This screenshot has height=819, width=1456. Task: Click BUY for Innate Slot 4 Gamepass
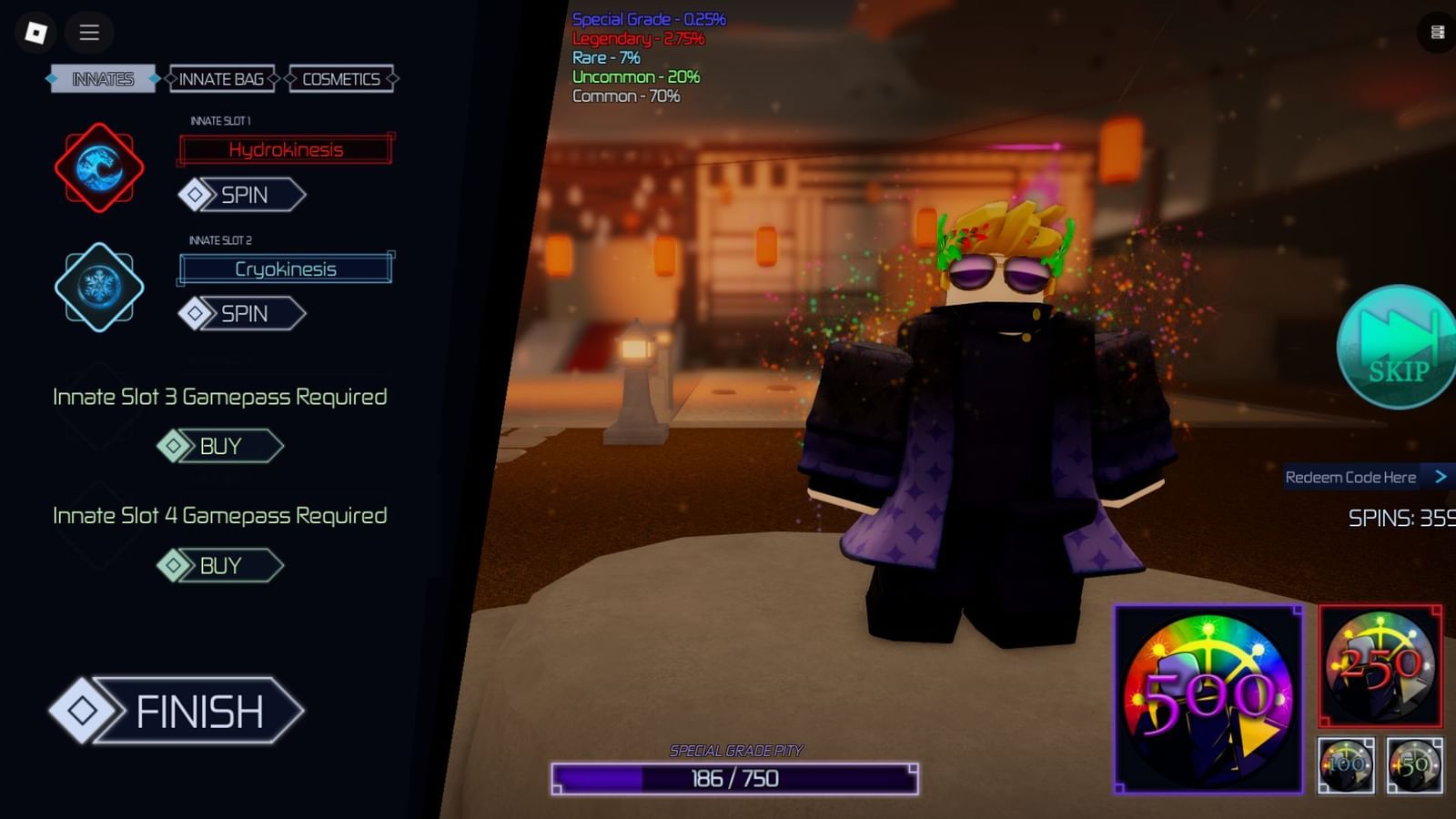pyautogui.click(x=219, y=565)
